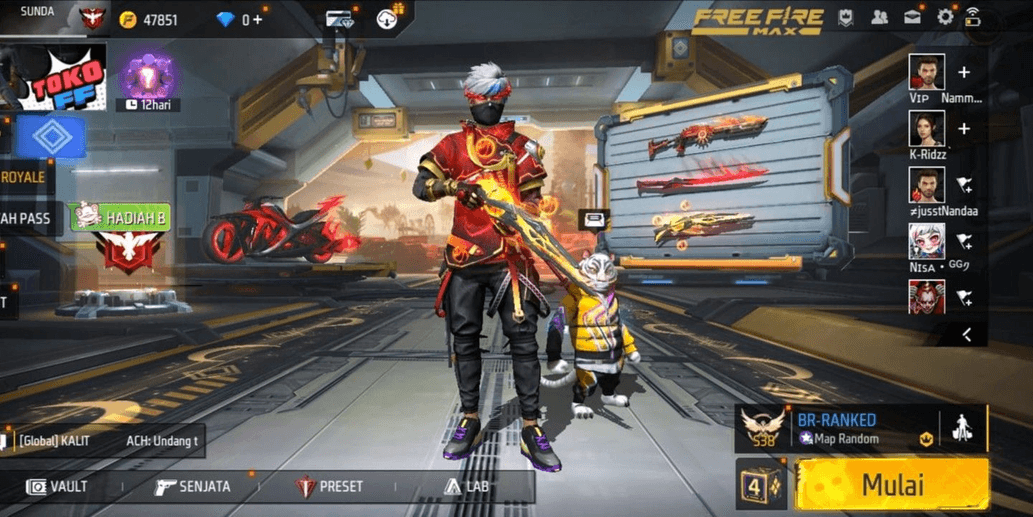The width and height of the screenshot is (1033, 517).
Task: Collapse the friend list side panel
Action: pos(967,336)
